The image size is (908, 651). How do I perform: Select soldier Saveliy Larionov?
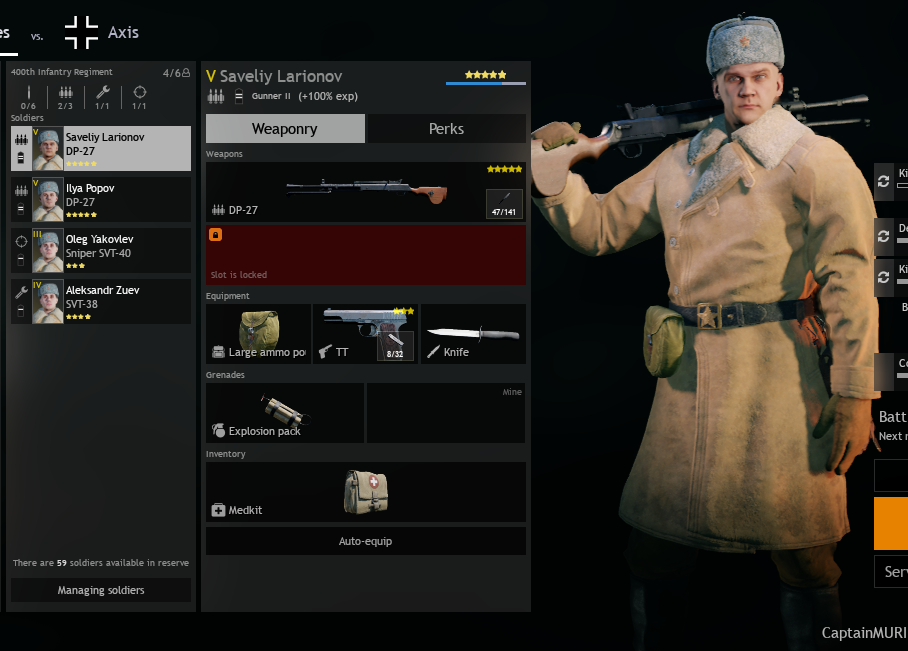point(100,149)
